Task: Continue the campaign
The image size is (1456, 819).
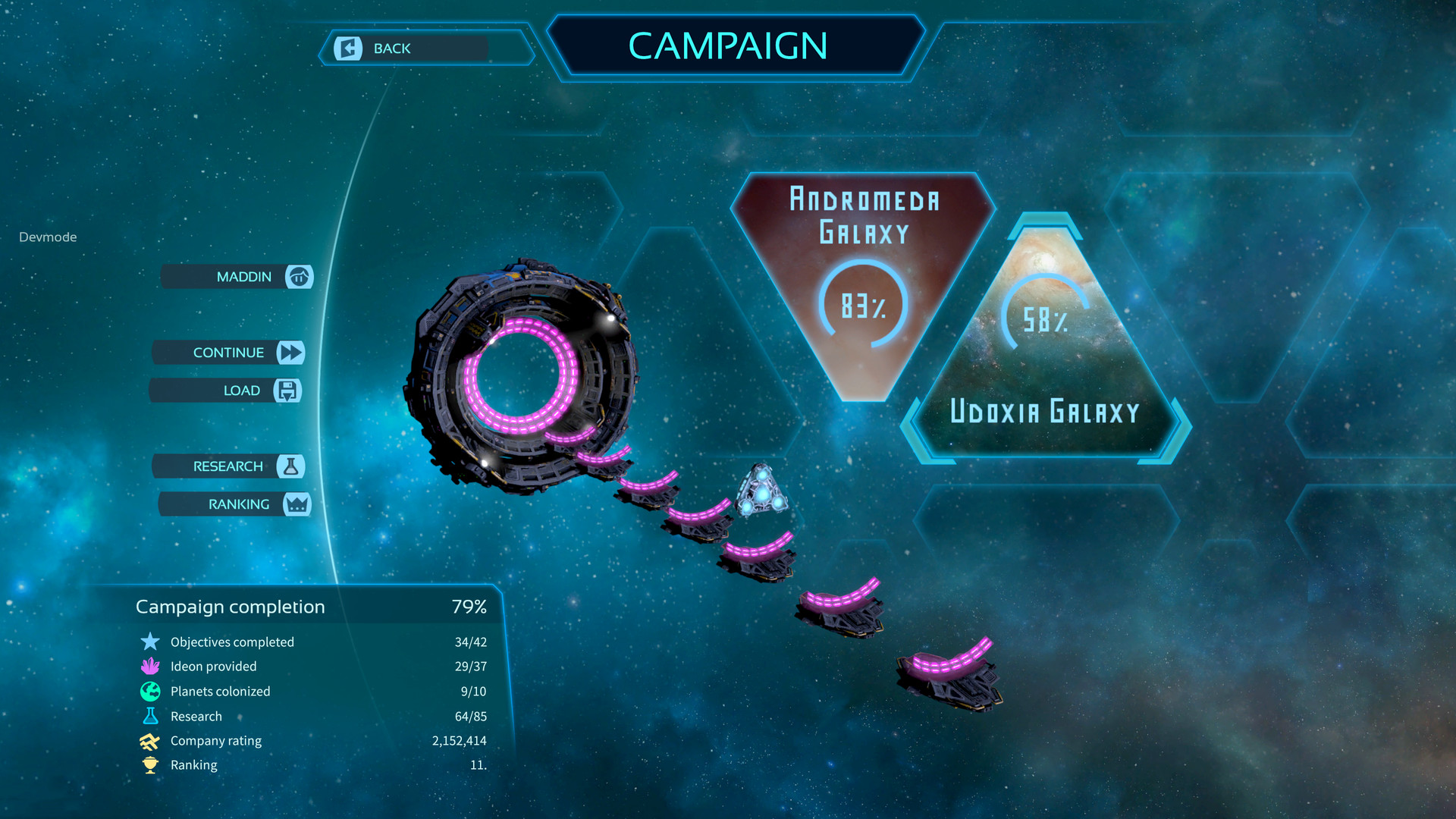Action: (x=230, y=353)
